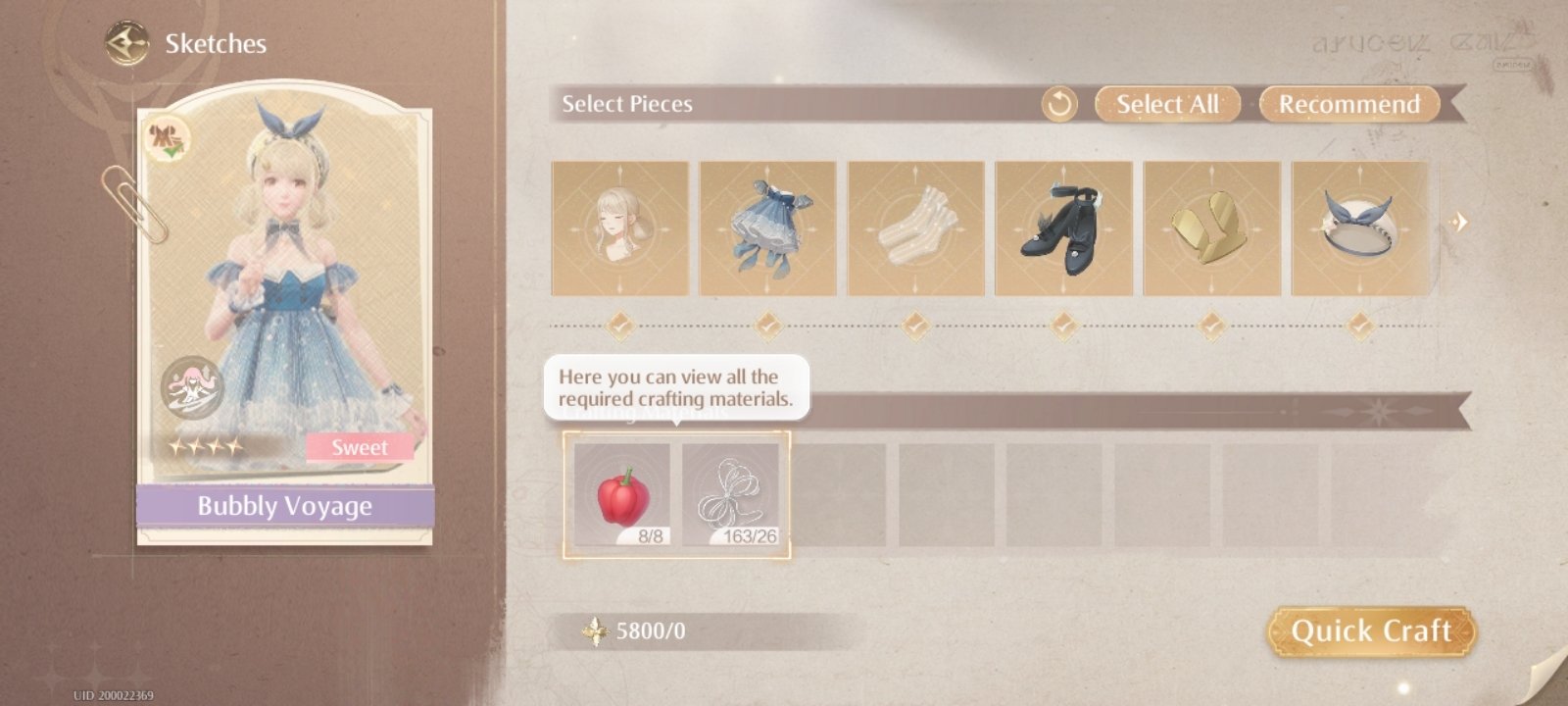Screen dimensions: 1568x706
Task: Start crafting with Quick Craft
Action: (1371, 630)
